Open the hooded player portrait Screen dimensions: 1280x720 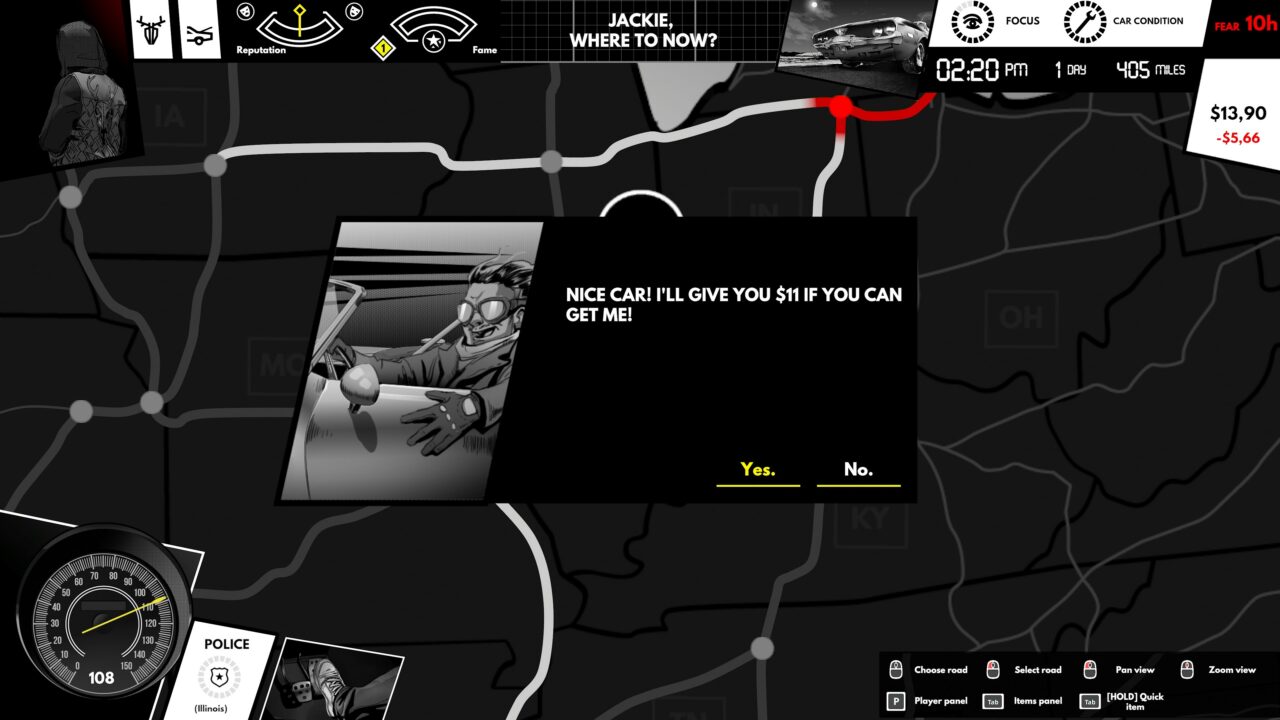tap(78, 90)
